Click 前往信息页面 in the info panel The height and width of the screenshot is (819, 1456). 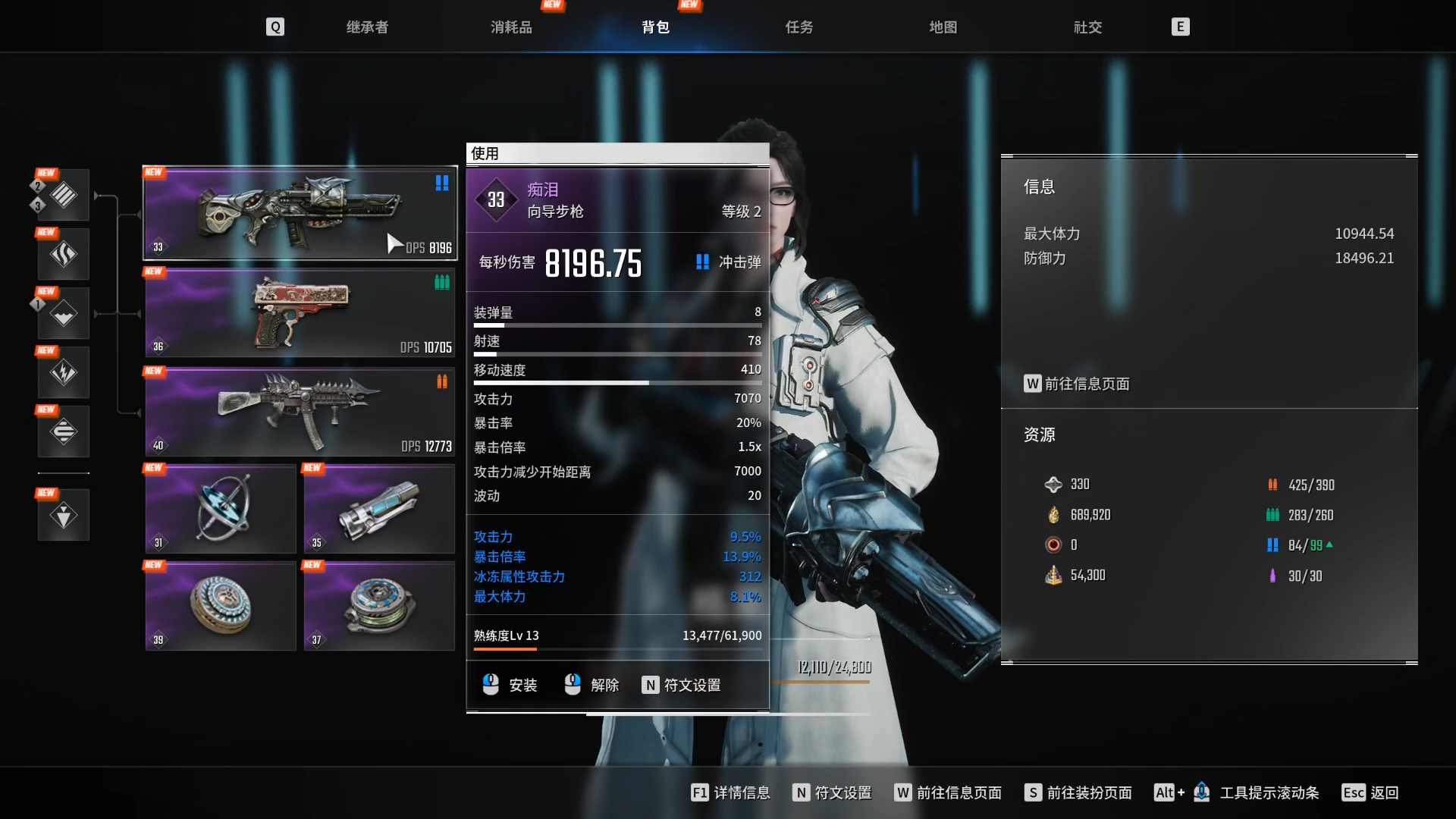point(1077,384)
